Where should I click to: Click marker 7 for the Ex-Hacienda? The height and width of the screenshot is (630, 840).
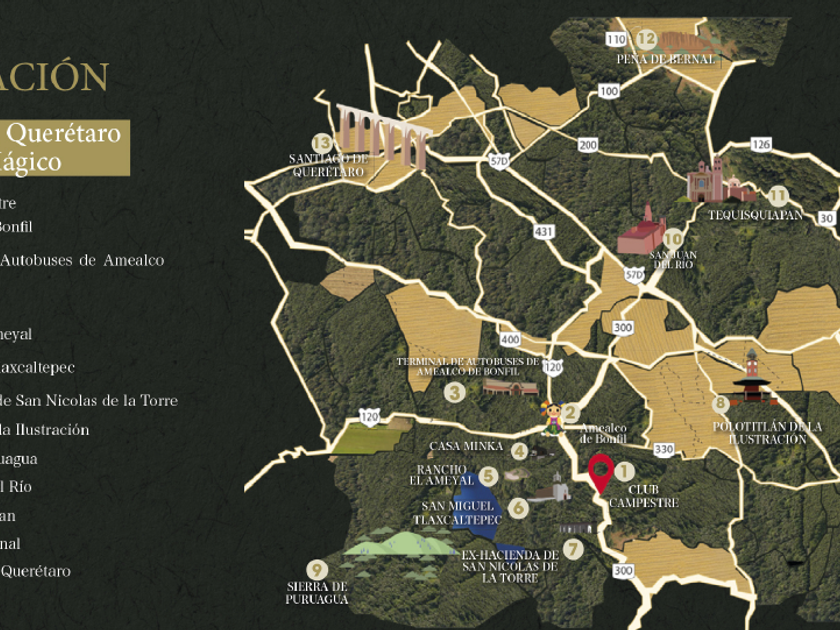(572, 548)
